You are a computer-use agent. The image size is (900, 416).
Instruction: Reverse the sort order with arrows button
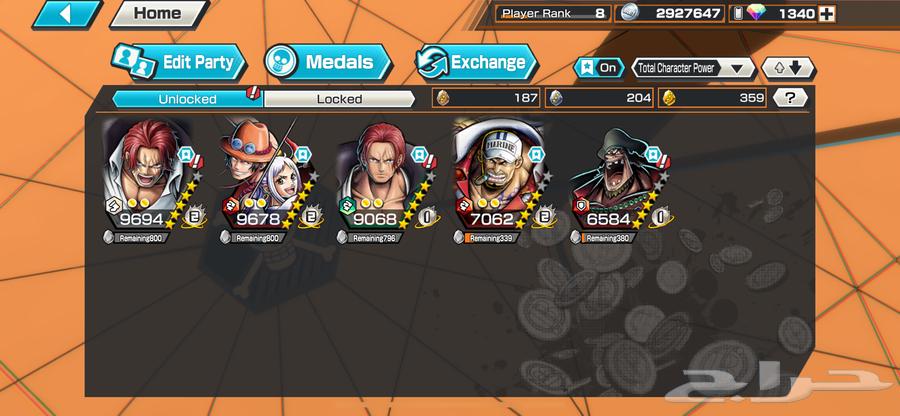788,68
